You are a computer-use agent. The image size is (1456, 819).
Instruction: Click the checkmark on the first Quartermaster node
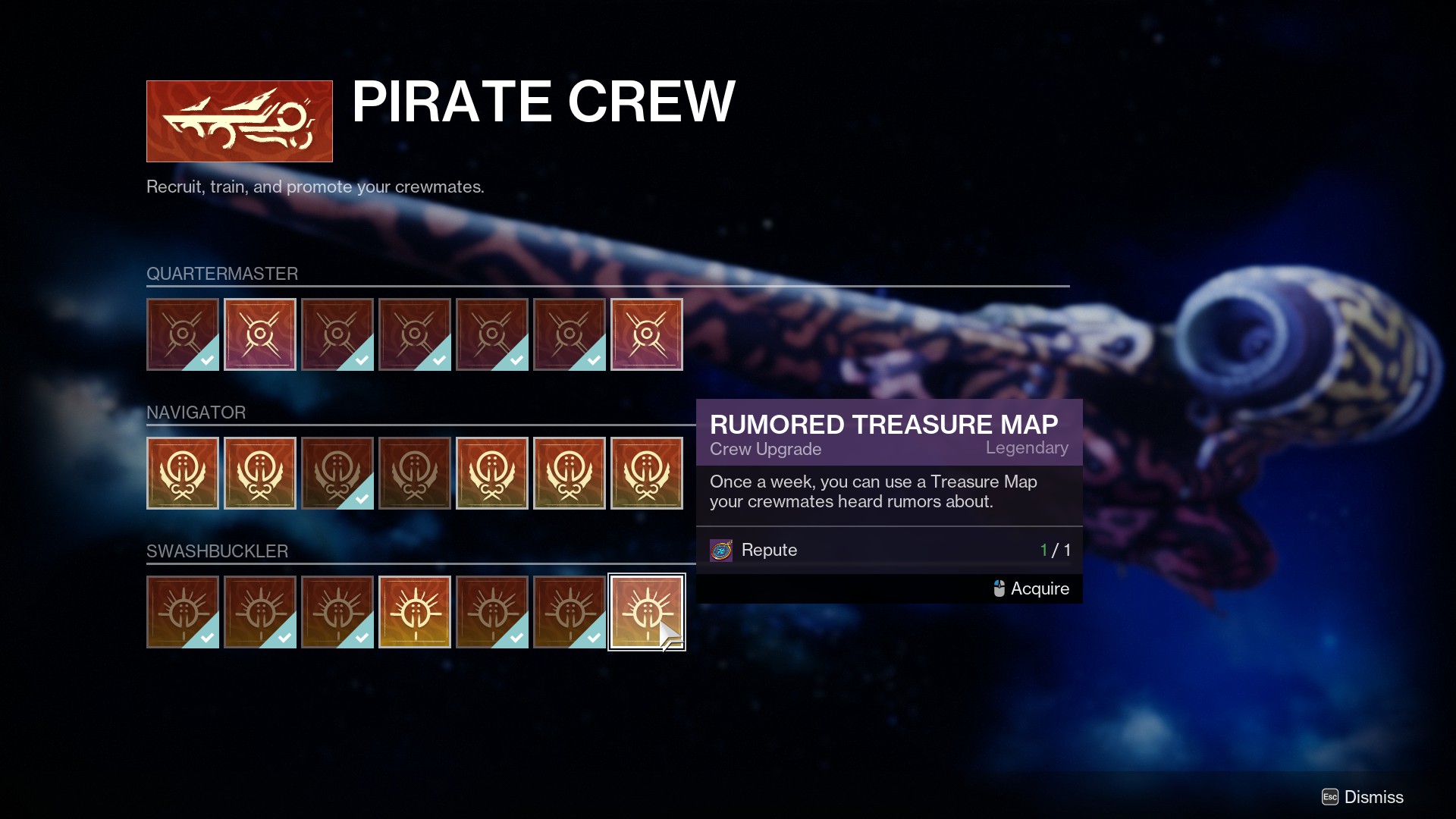[206, 359]
